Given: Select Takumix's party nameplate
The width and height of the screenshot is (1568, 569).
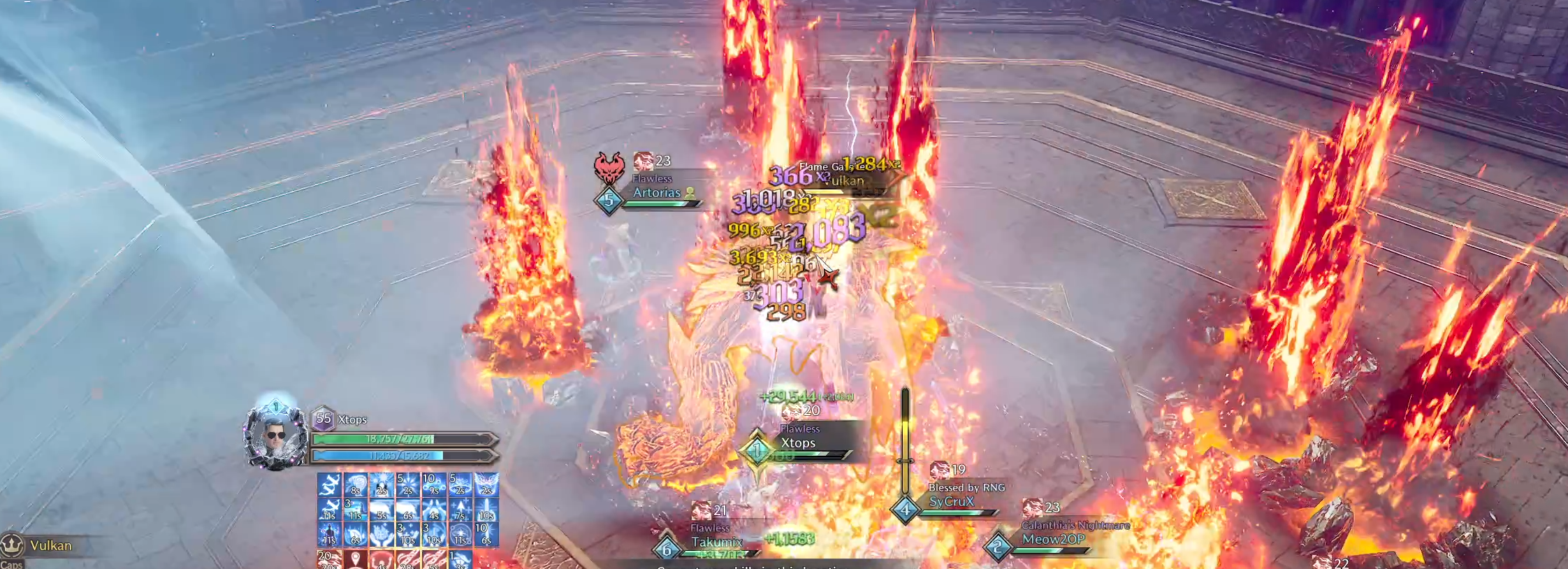Looking at the screenshot, I should [716, 542].
